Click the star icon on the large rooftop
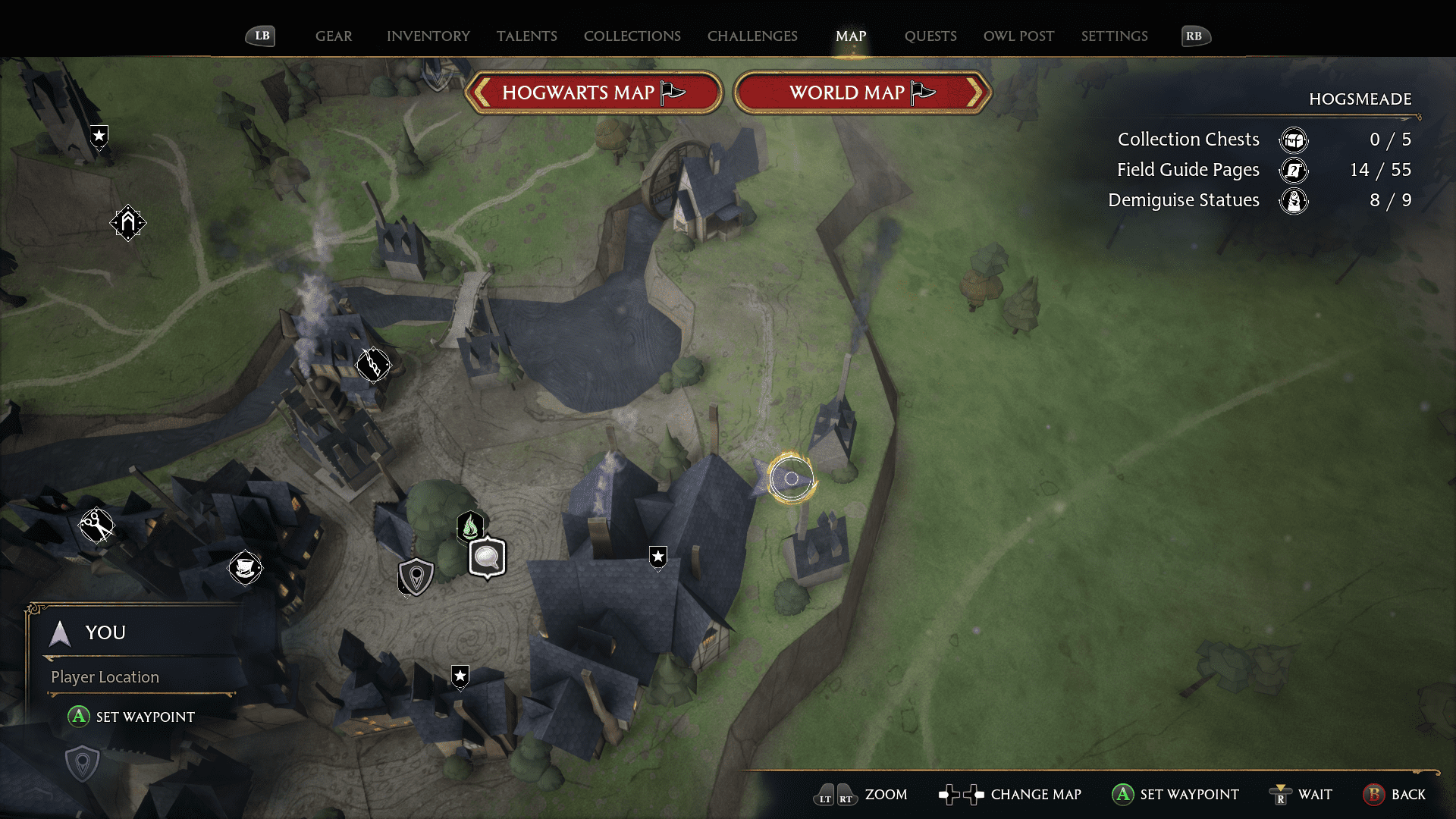Image resolution: width=1456 pixels, height=819 pixels. 657,557
